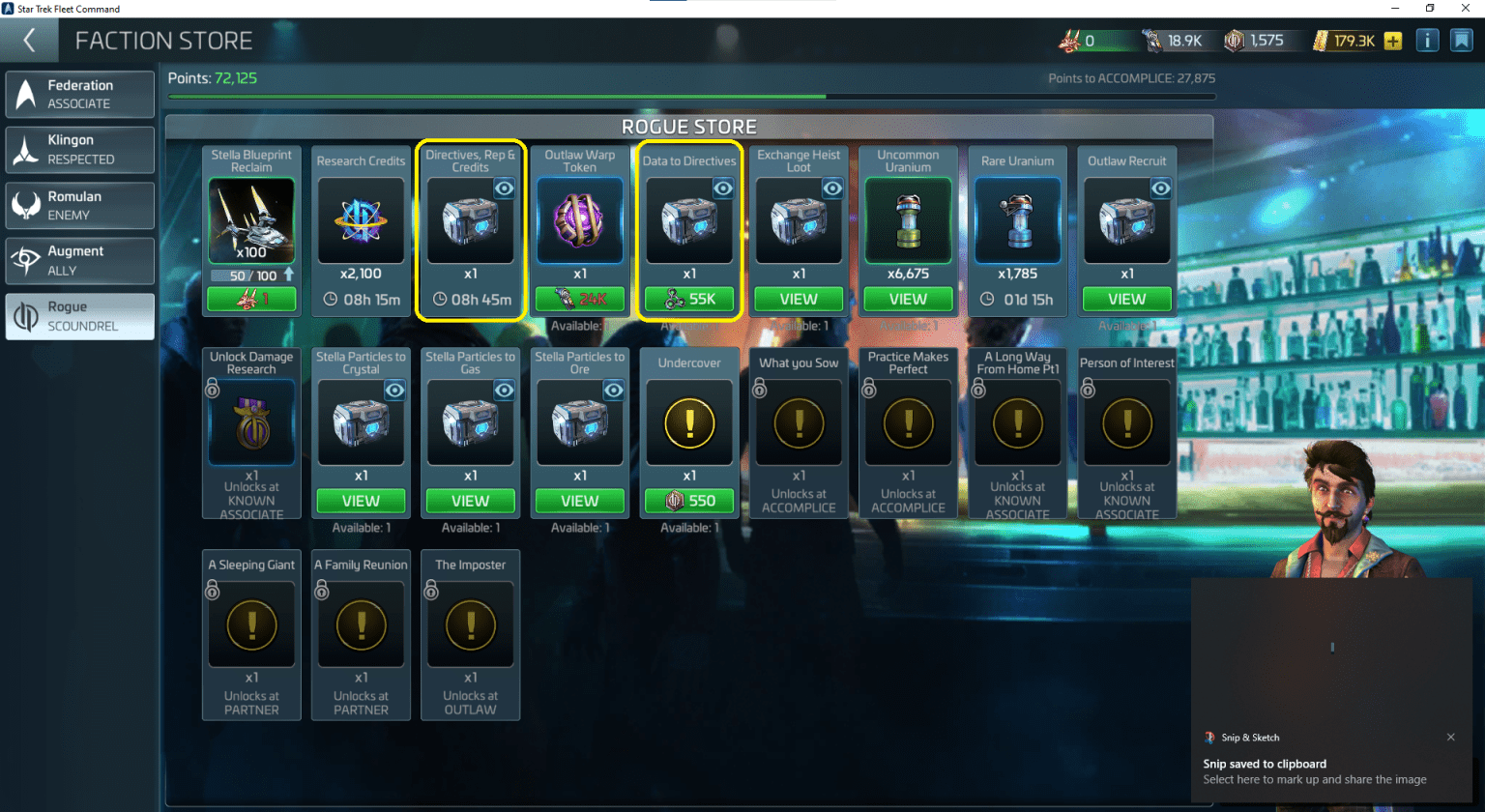Click the bookmark icon at top right
1485x812 pixels.
tap(1460, 40)
